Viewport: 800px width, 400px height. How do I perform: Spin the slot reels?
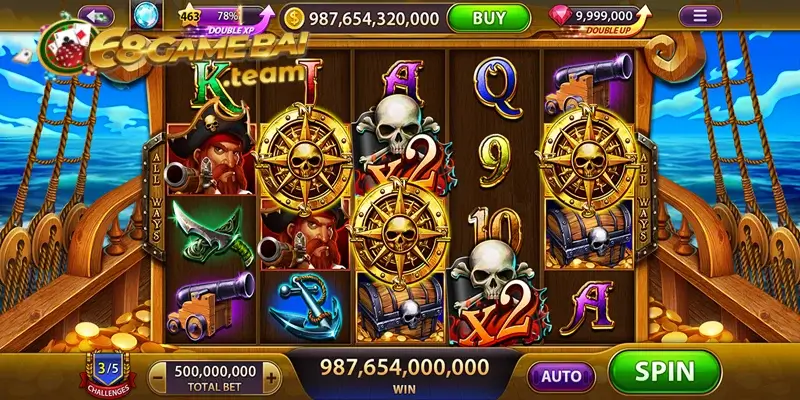tap(664, 372)
